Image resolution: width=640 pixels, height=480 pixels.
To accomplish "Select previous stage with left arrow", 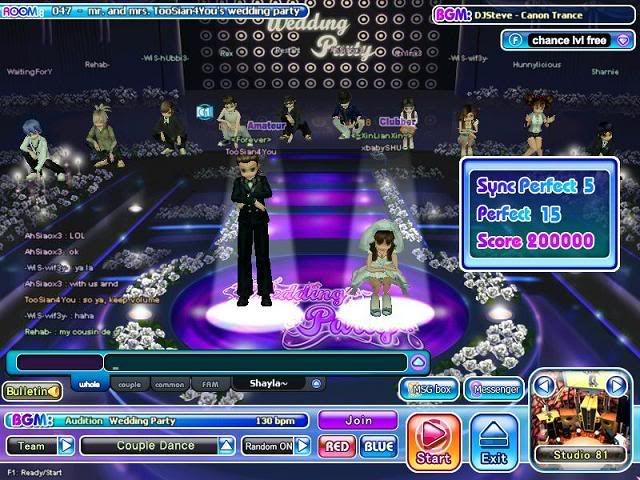I will pos(544,385).
